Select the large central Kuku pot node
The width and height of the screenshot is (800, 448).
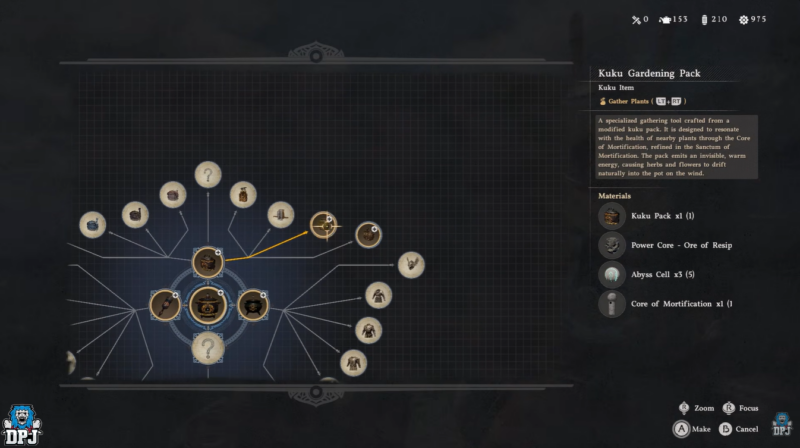207,304
